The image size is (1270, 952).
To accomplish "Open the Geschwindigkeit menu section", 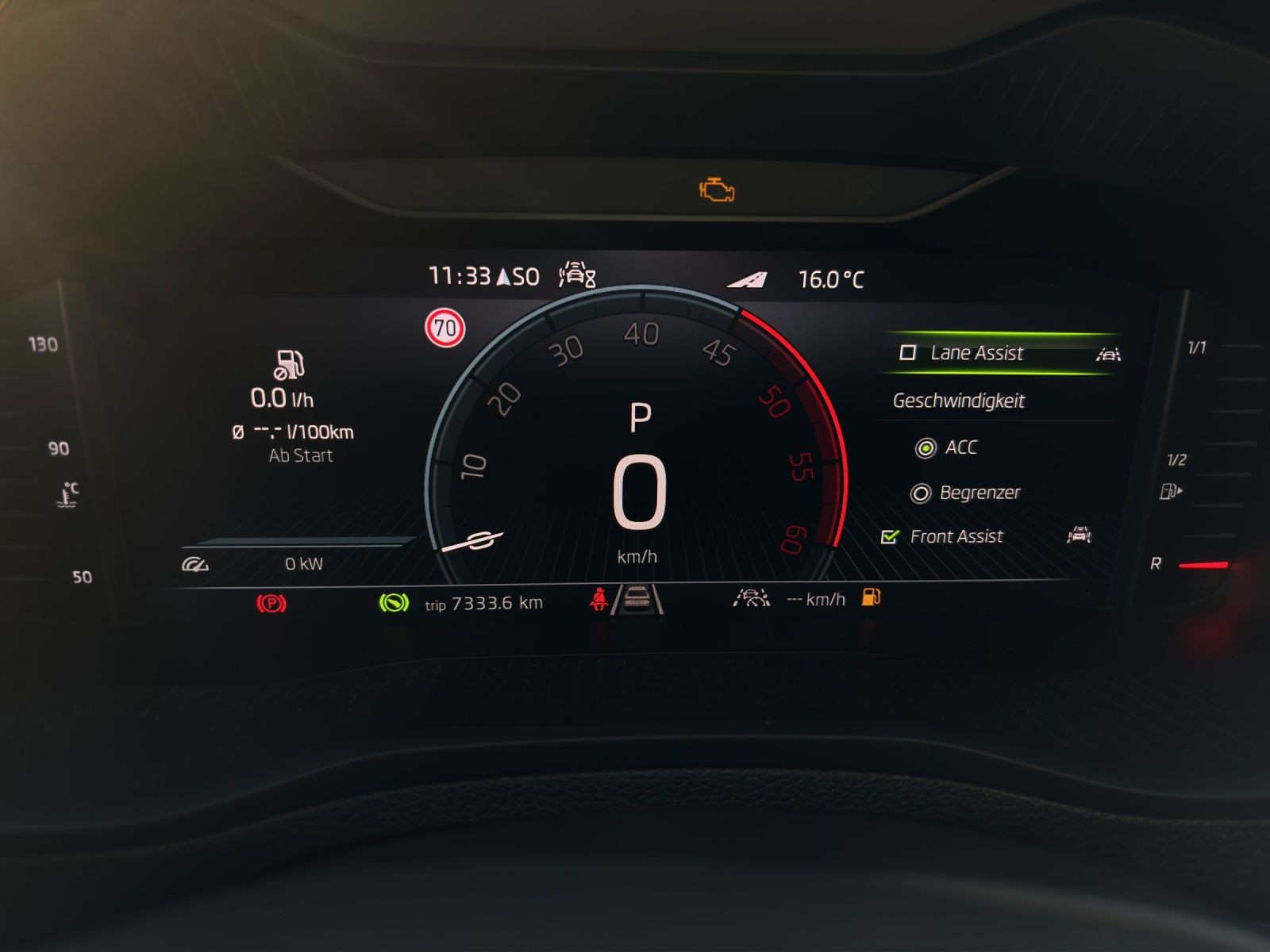I will pyautogui.click(x=958, y=401).
